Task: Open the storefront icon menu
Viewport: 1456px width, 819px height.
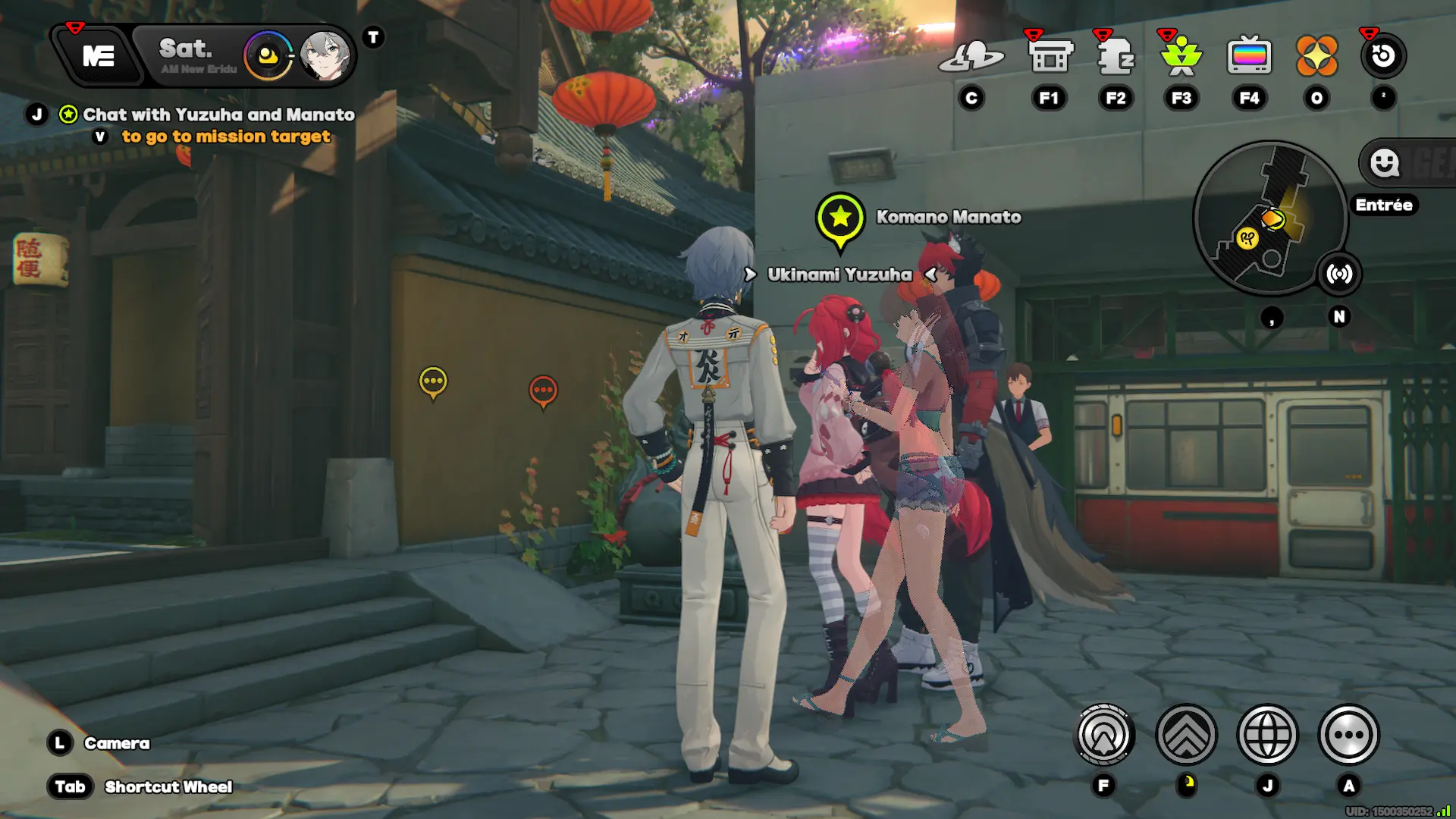Action: pyautogui.click(x=1050, y=56)
